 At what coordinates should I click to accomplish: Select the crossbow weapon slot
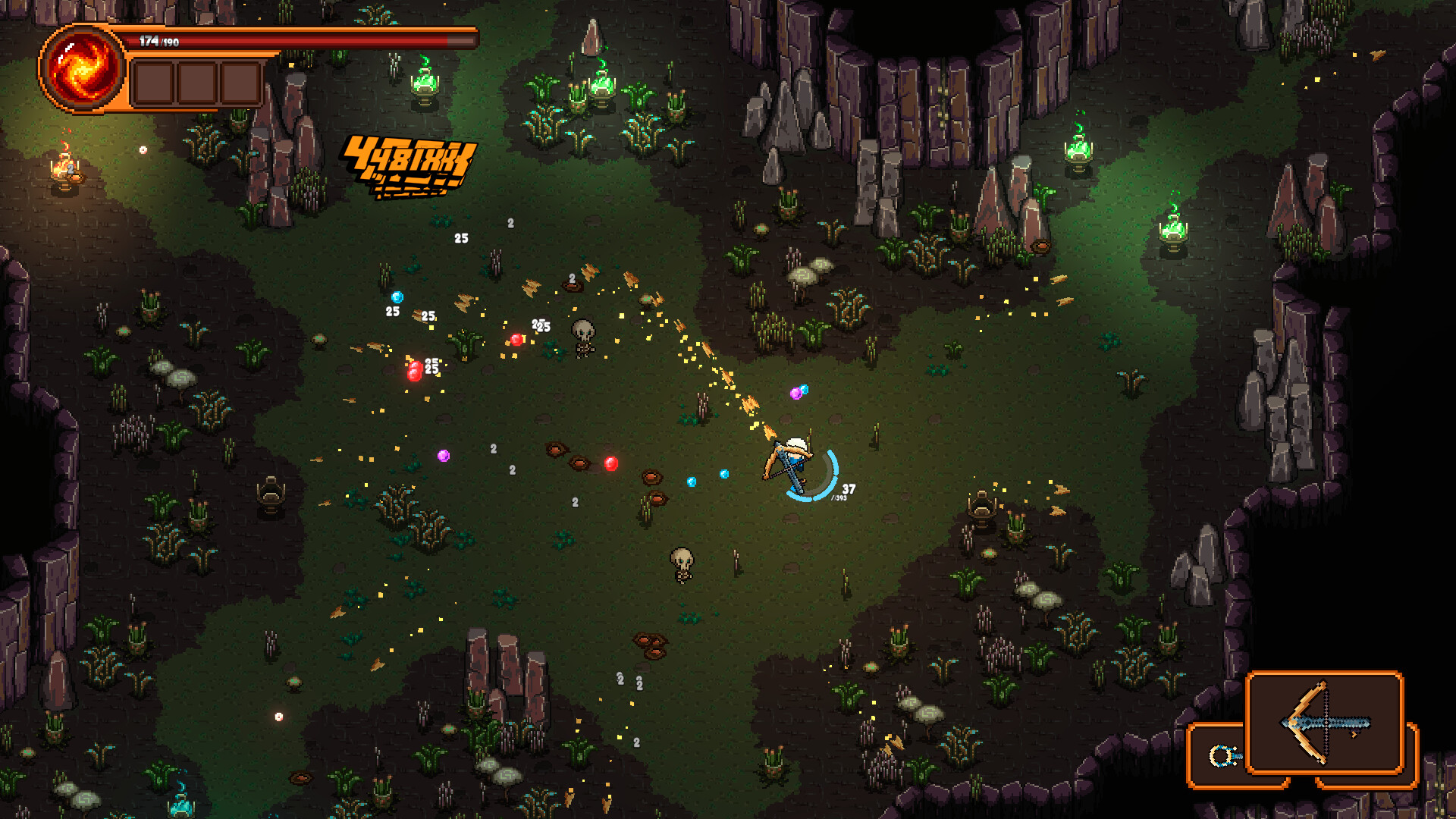click(x=1325, y=723)
